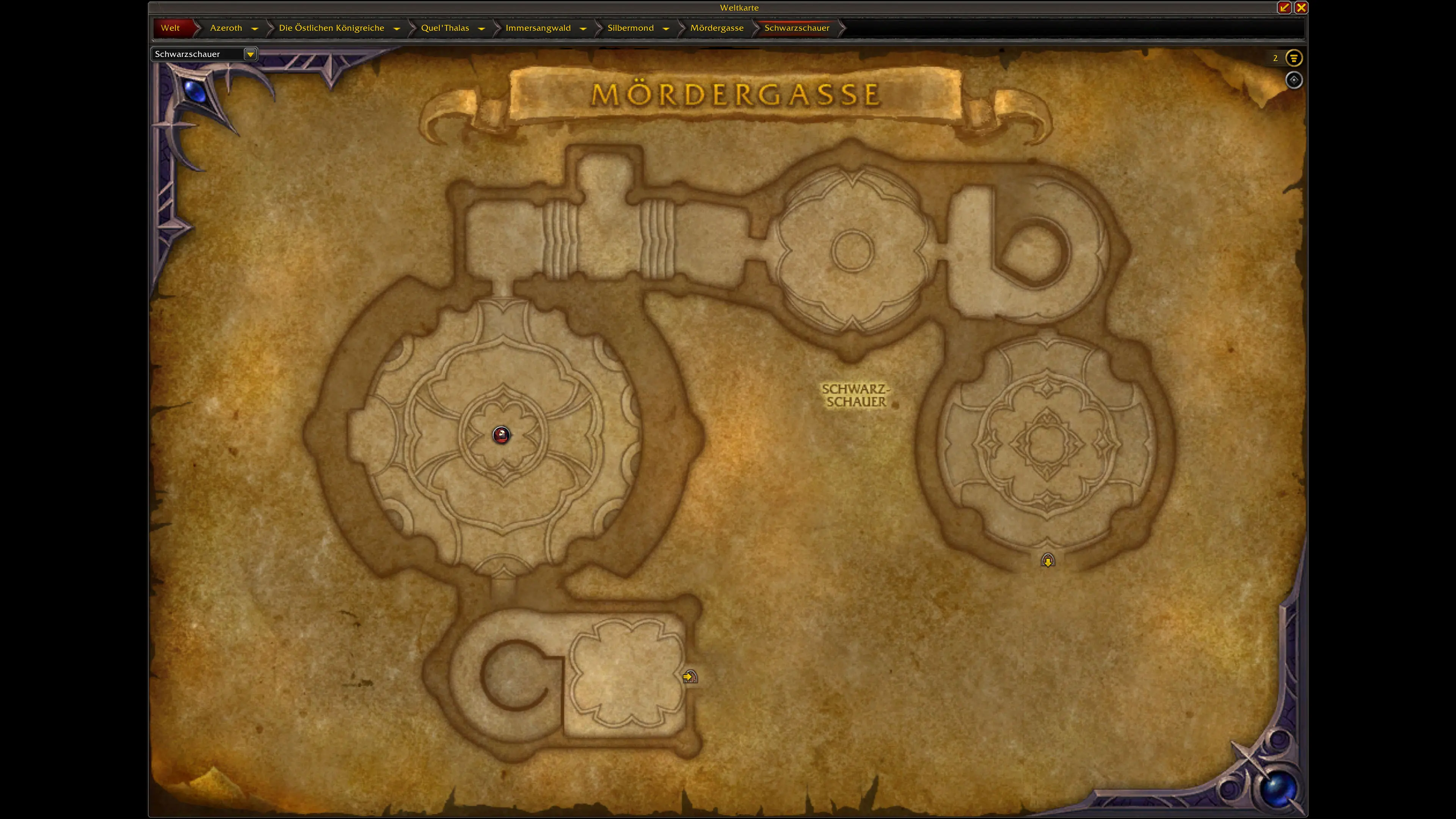Expand the Quel'Thalas breadcrumb dropdown arrow
Viewport: 1456px width, 819px height.
[x=482, y=28]
